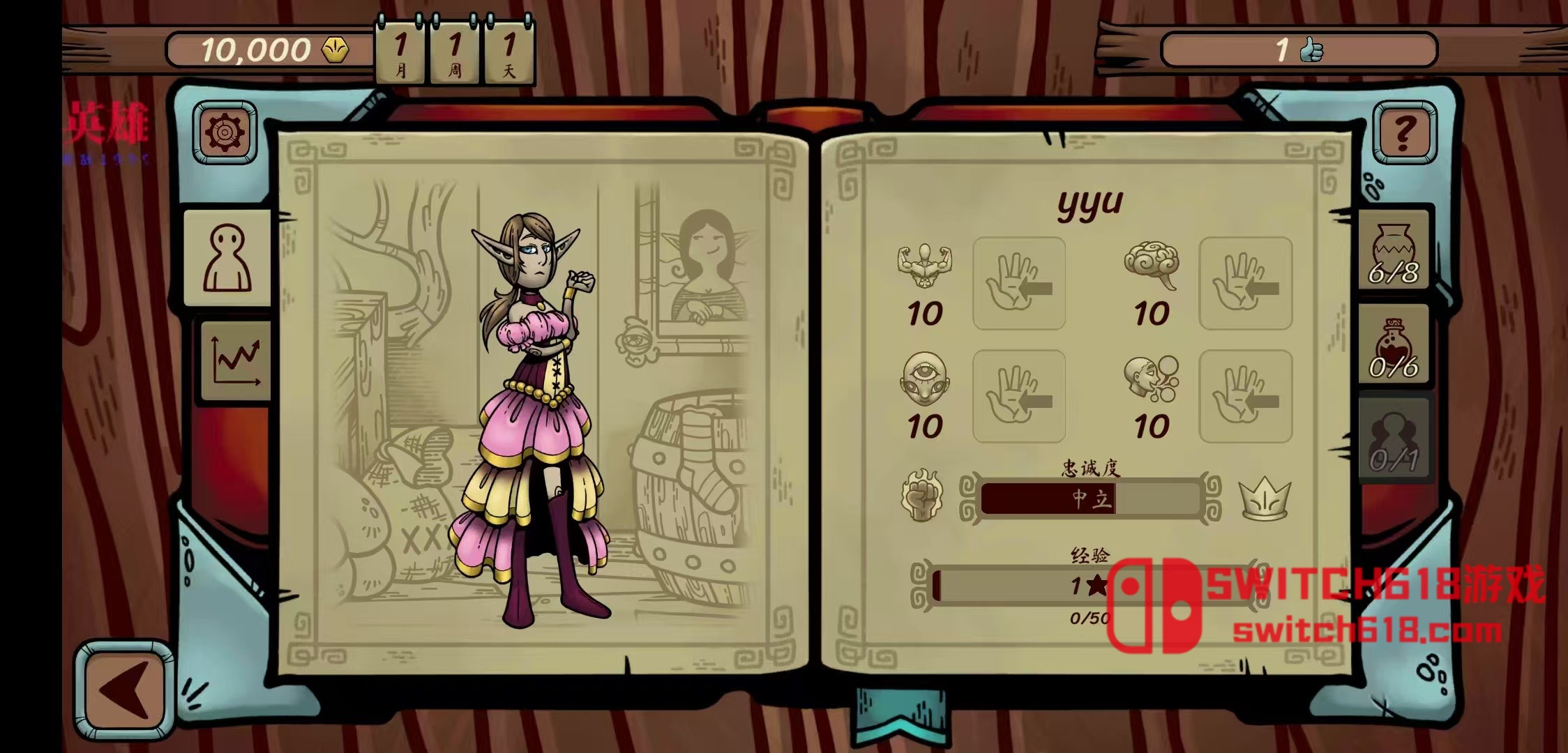The width and height of the screenshot is (1568, 753).
Task: Switch to the line graph statistics tab
Action: click(x=236, y=360)
